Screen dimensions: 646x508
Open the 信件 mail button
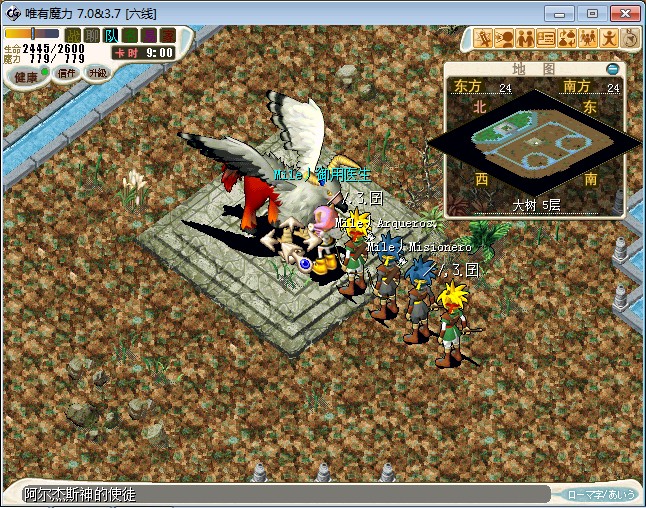click(66, 73)
